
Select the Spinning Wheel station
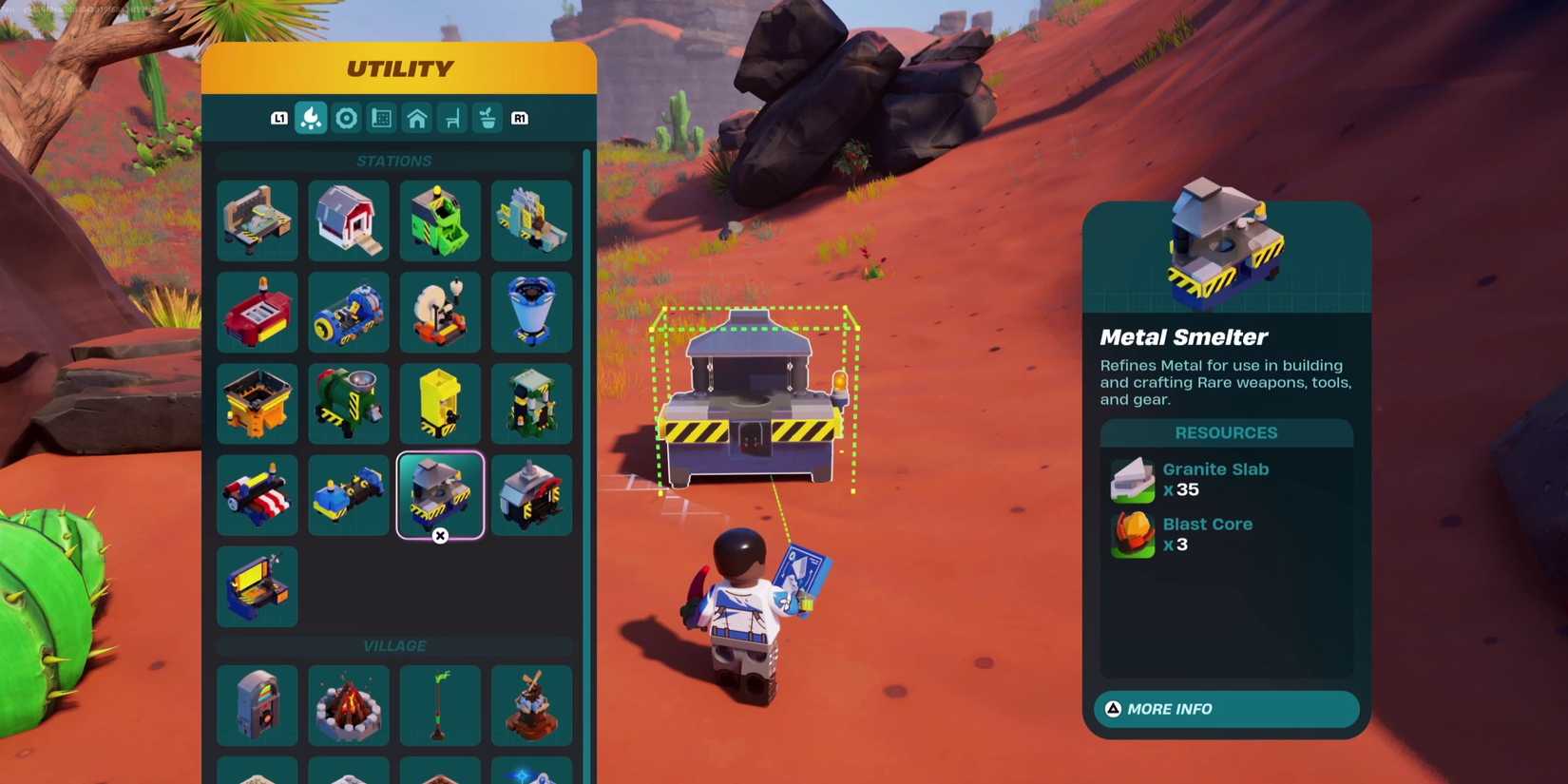(x=440, y=312)
